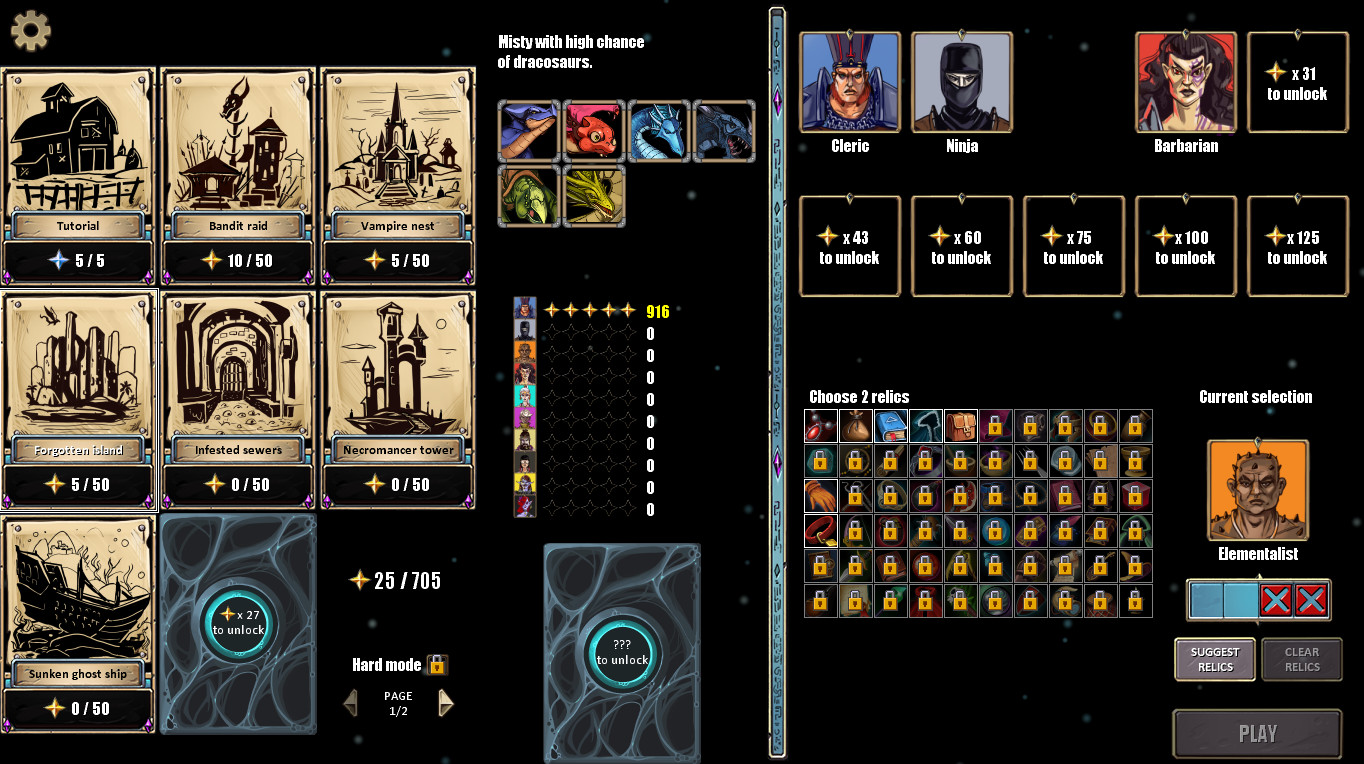Toggle the Hard mode padlock

438,664
